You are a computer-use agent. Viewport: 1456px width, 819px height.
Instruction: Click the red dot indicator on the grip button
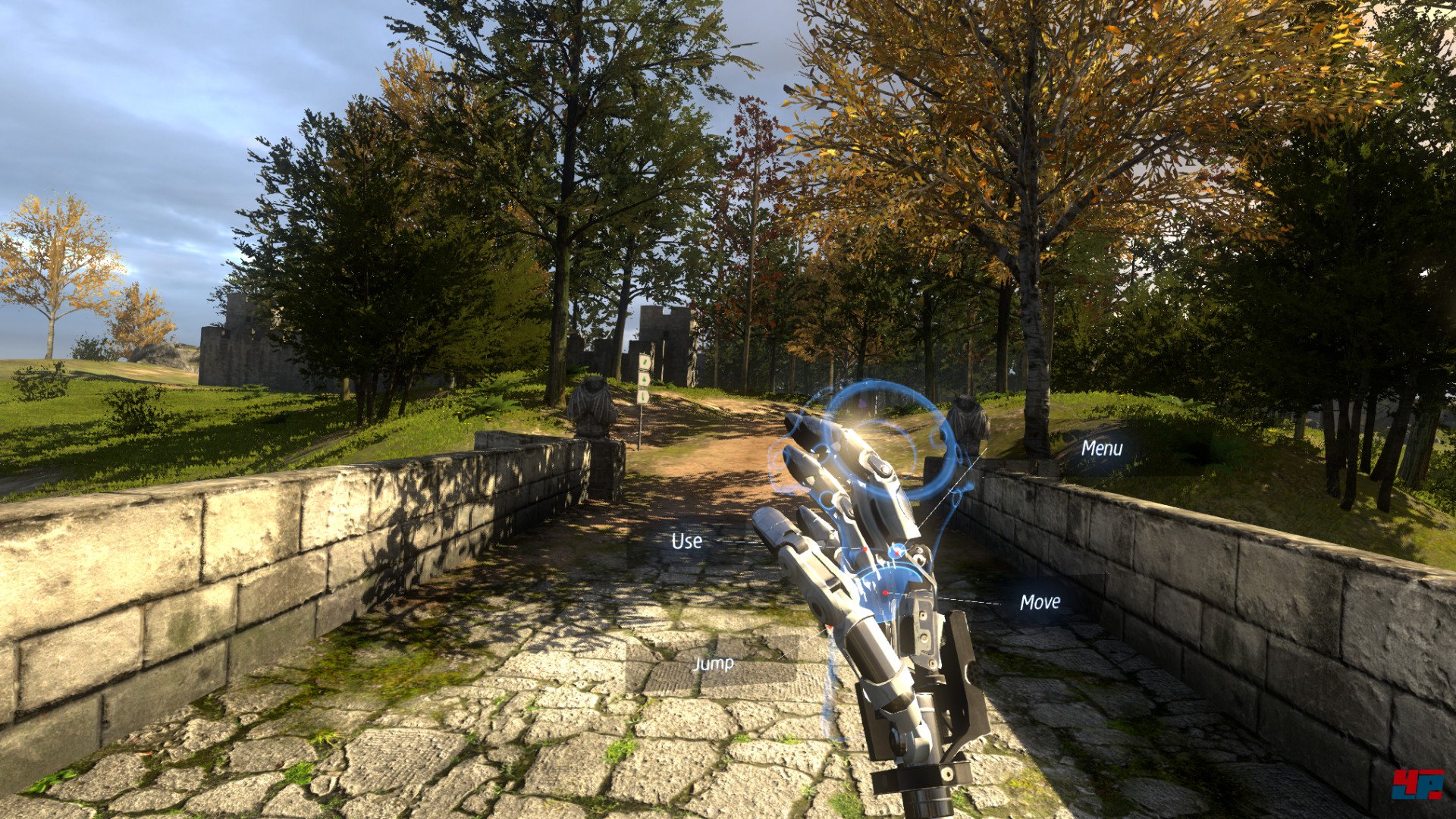coord(885,592)
